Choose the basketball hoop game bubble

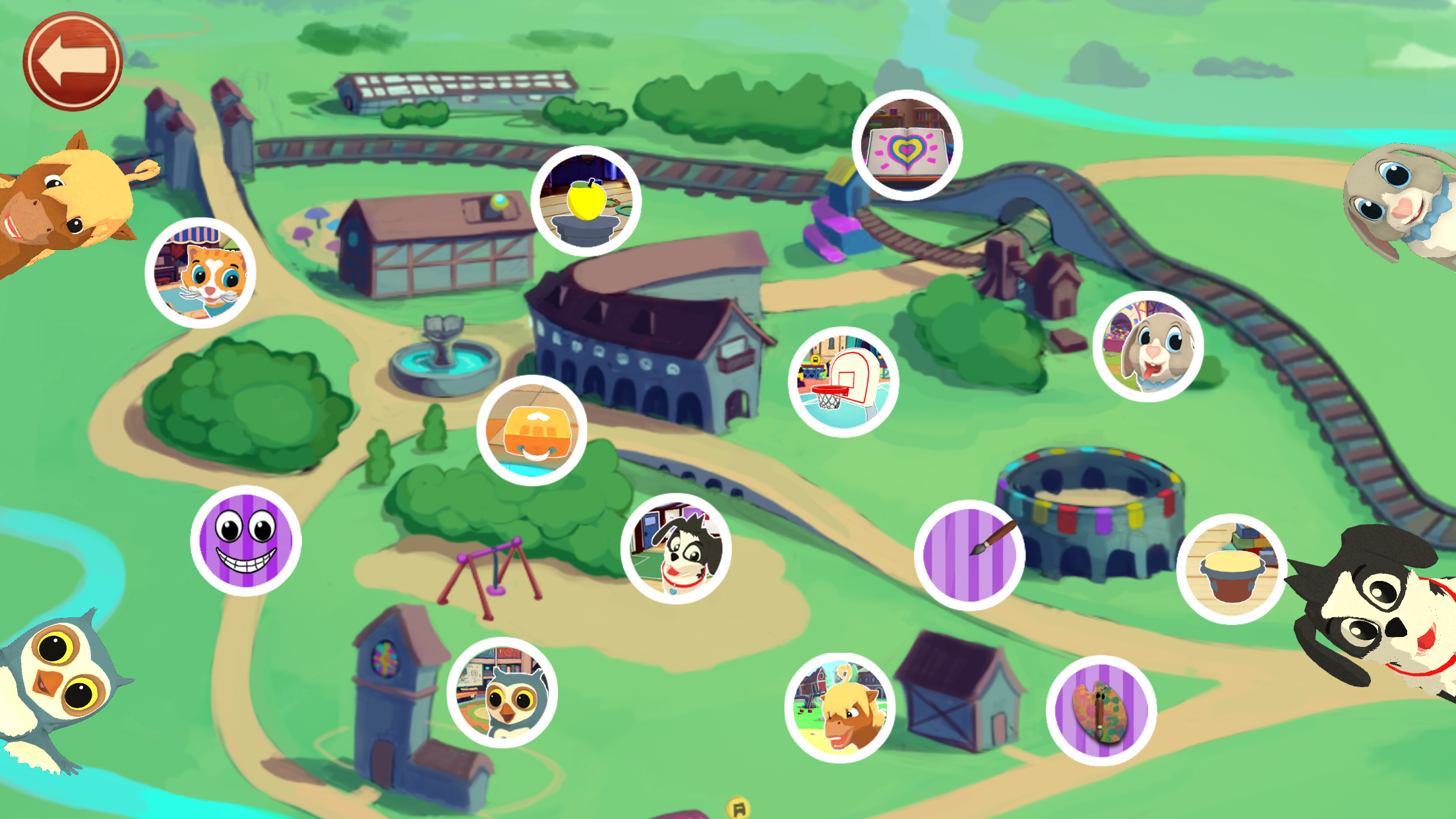click(x=843, y=382)
